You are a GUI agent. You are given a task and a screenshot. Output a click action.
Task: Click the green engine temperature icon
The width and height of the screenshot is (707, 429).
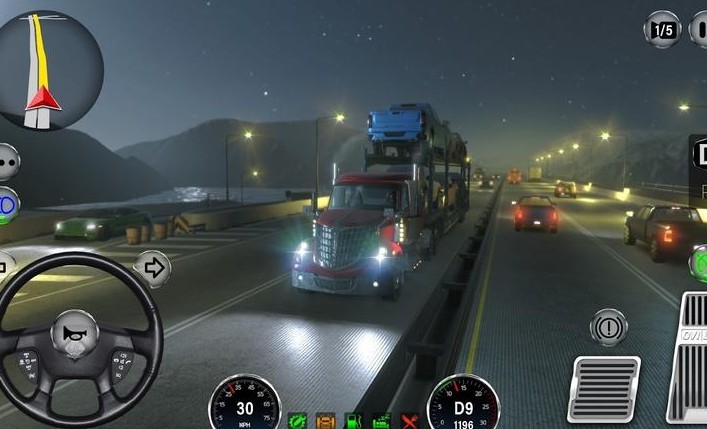pos(381,421)
